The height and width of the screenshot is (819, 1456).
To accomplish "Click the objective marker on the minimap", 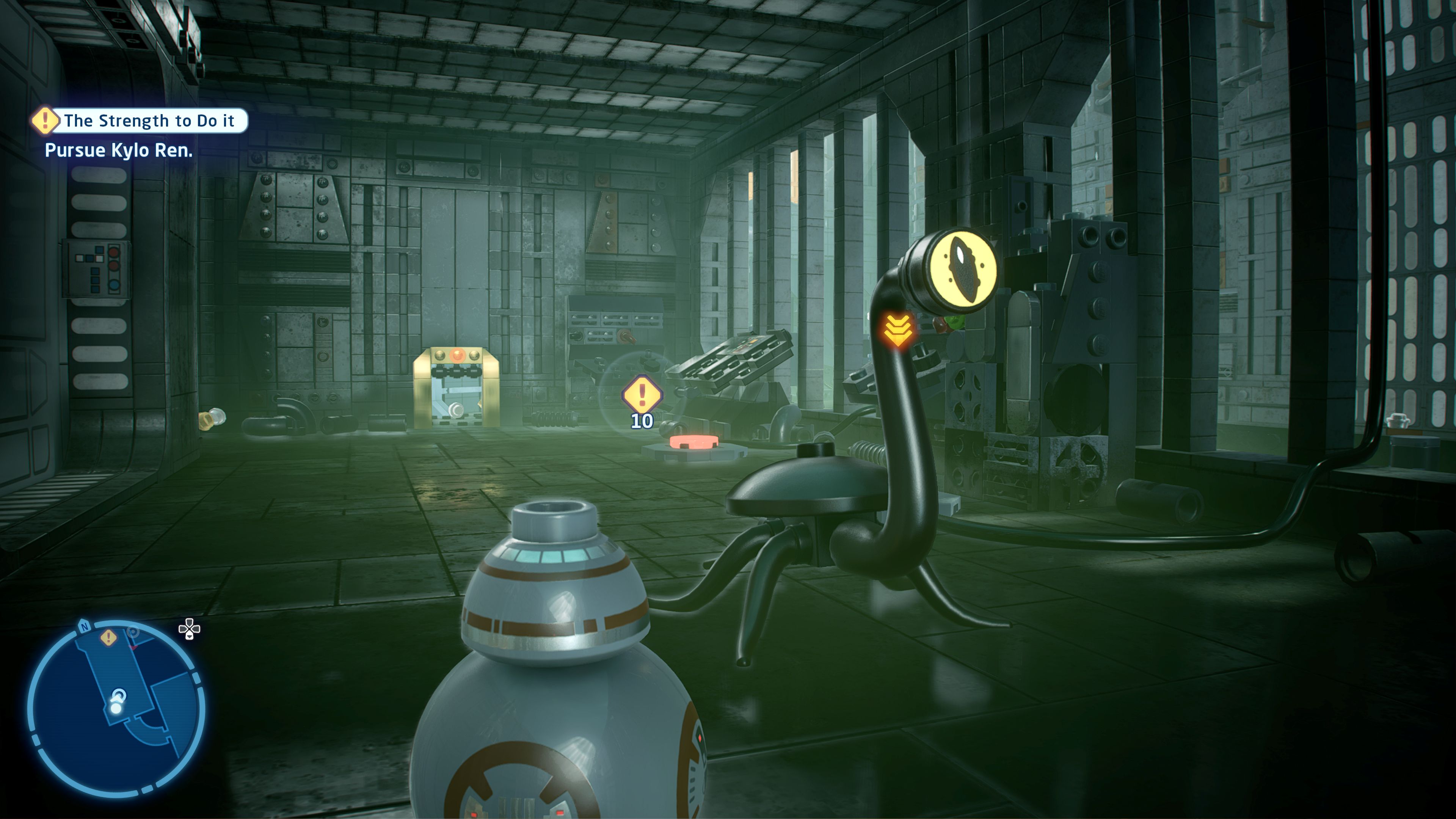I will pos(108,638).
